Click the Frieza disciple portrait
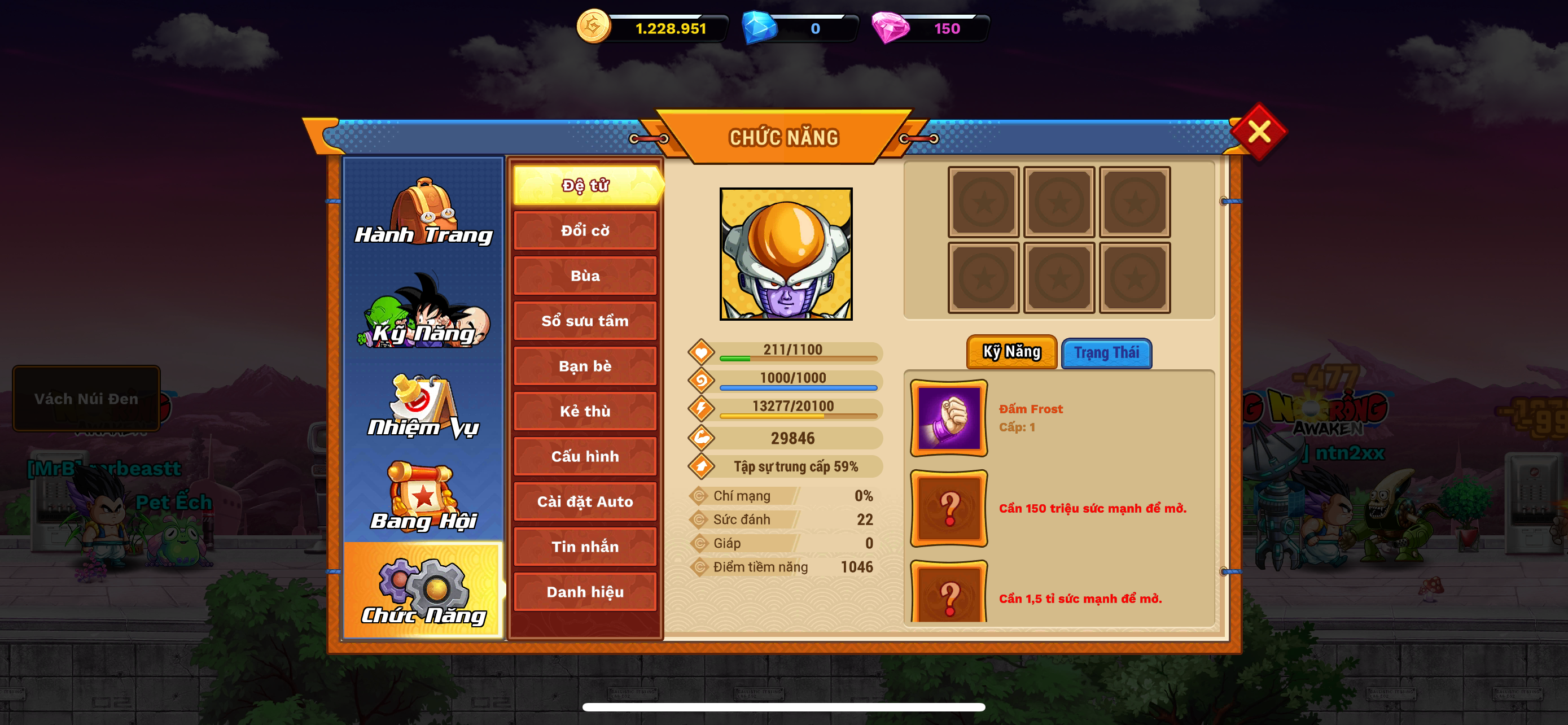The height and width of the screenshot is (725, 1568). 786,254
